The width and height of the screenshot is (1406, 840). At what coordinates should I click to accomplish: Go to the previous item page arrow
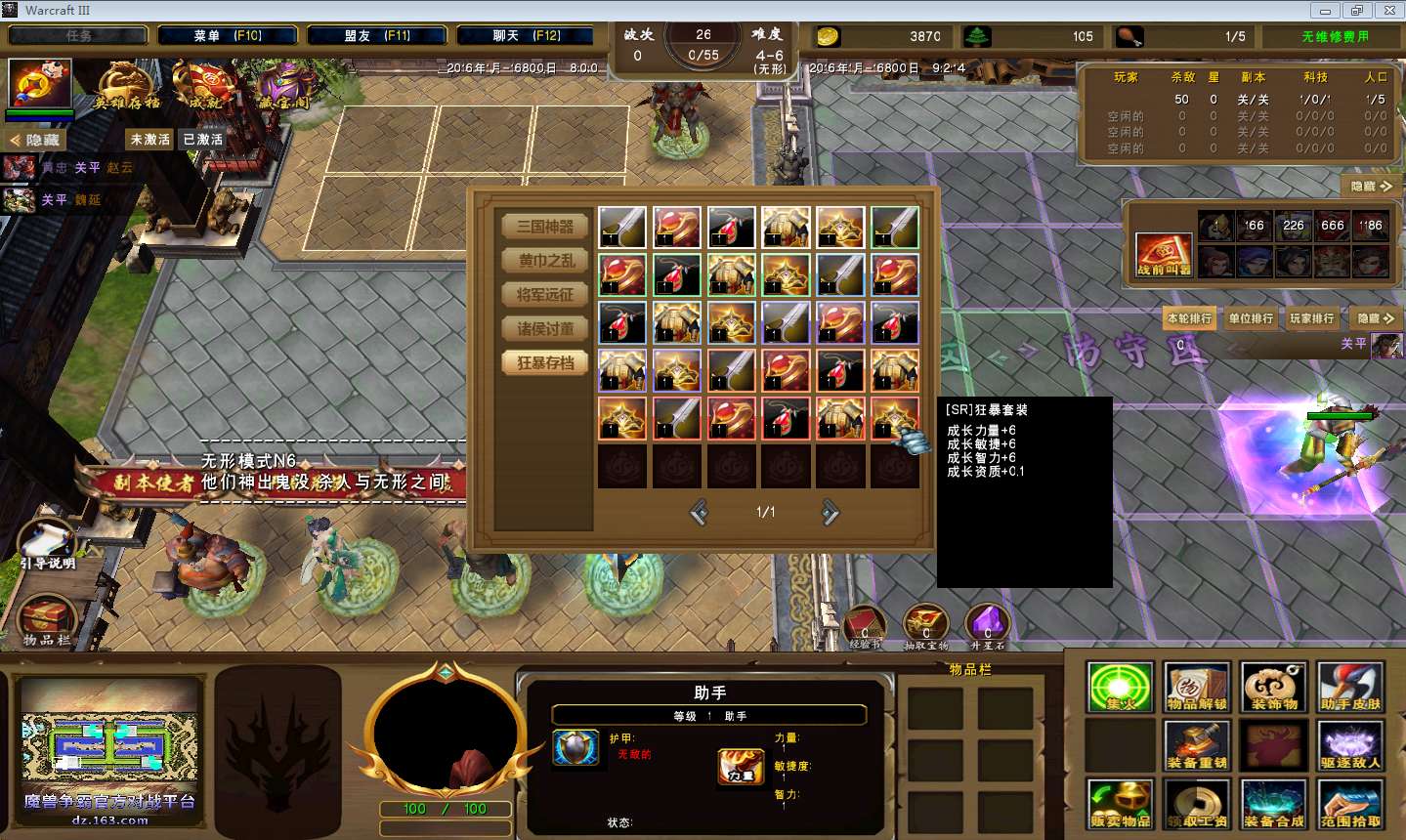coord(699,512)
